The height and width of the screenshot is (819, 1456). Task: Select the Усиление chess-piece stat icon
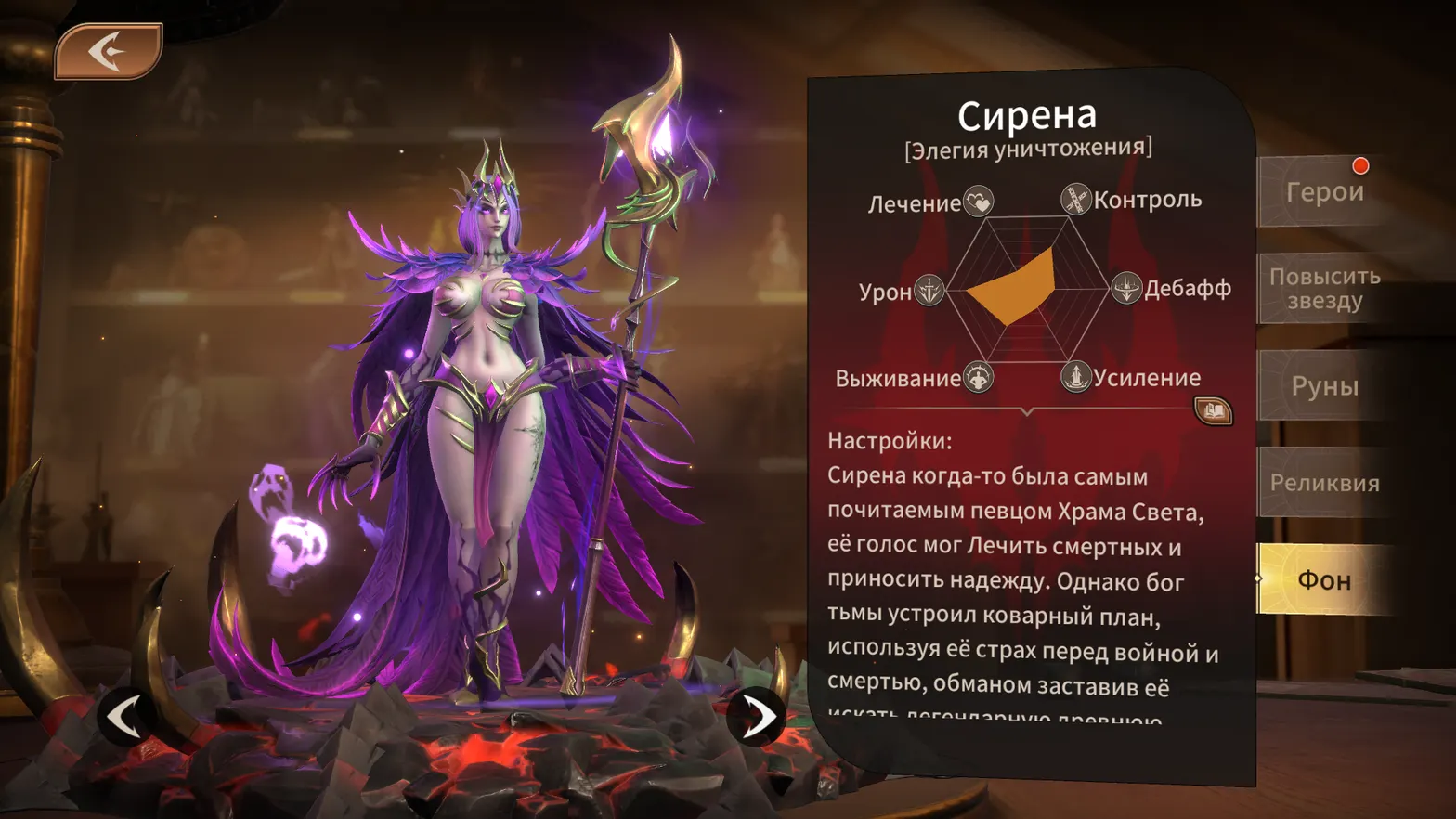[1077, 377]
